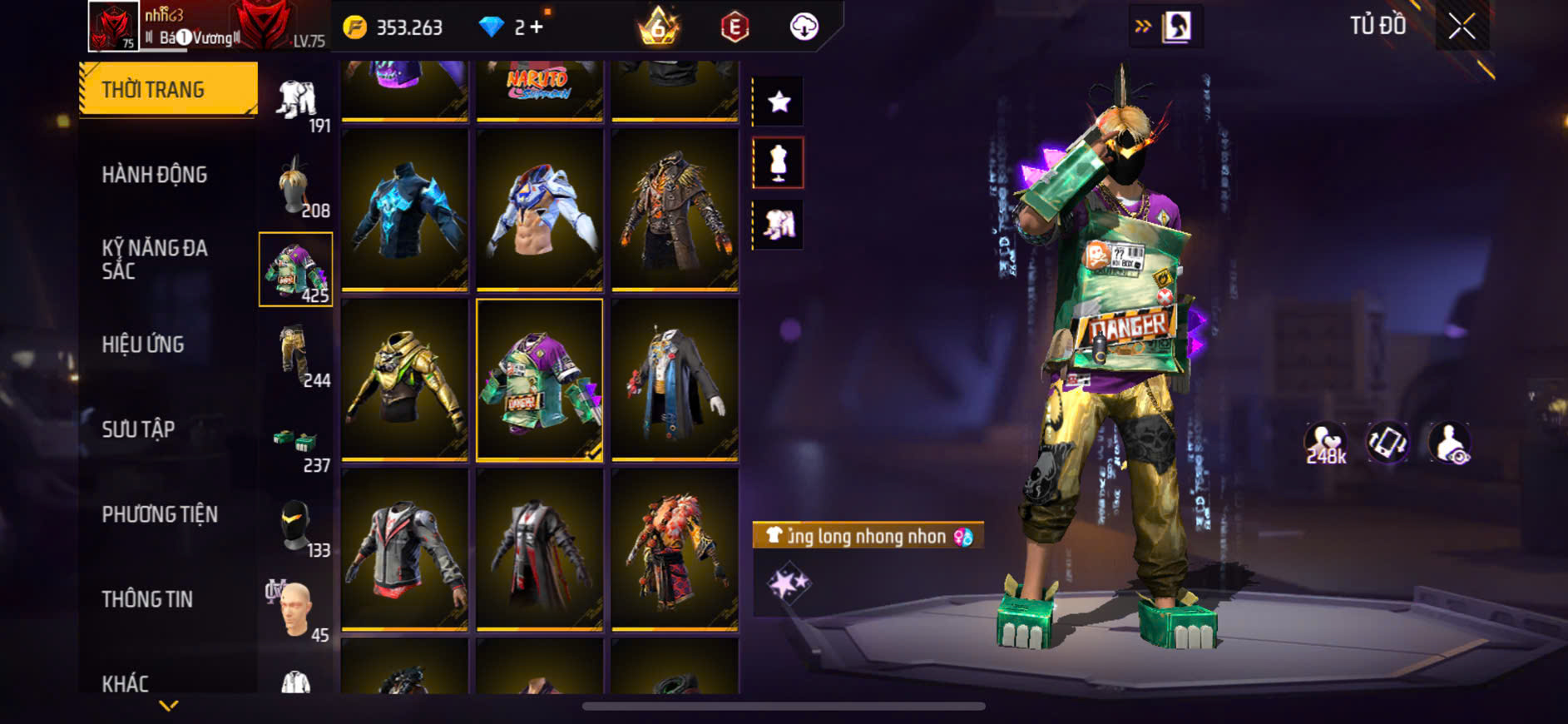Click the cloud download icon
1568x724 pixels.
pos(804,27)
